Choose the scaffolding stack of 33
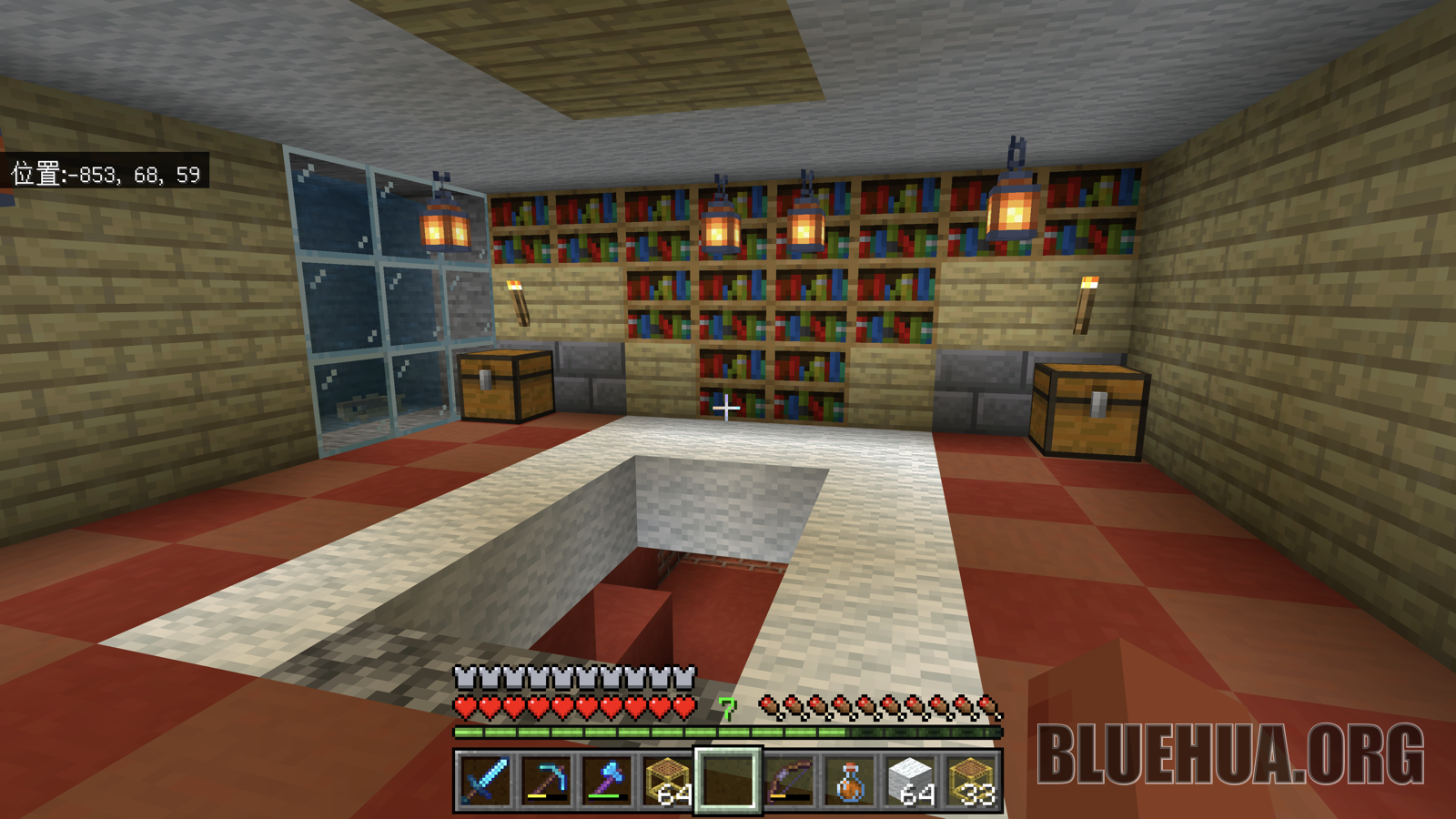Image resolution: width=1456 pixels, height=819 pixels. pyautogui.click(x=972, y=781)
